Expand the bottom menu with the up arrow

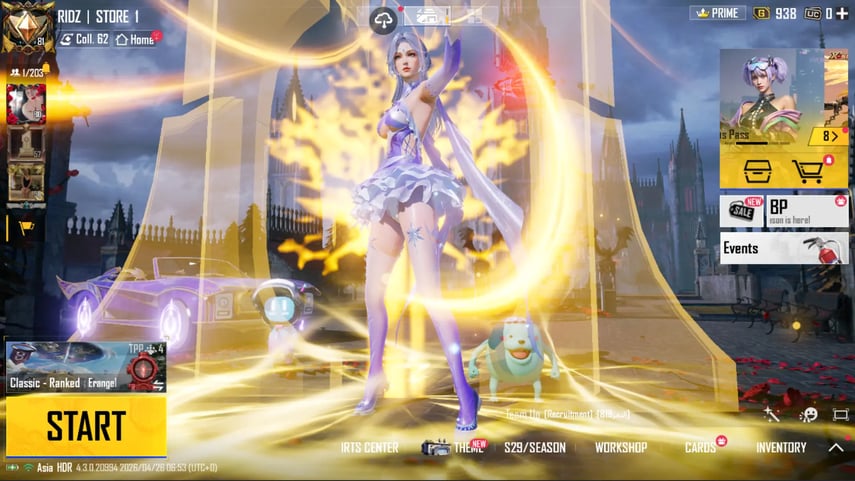[836, 448]
